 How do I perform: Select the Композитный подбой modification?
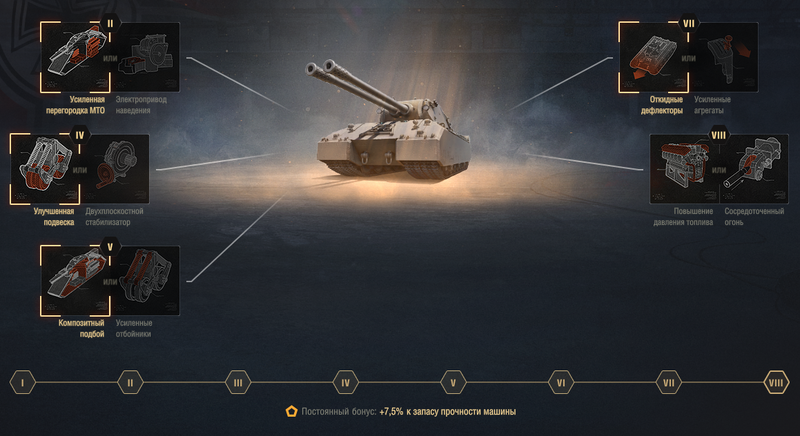[x=72, y=280]
